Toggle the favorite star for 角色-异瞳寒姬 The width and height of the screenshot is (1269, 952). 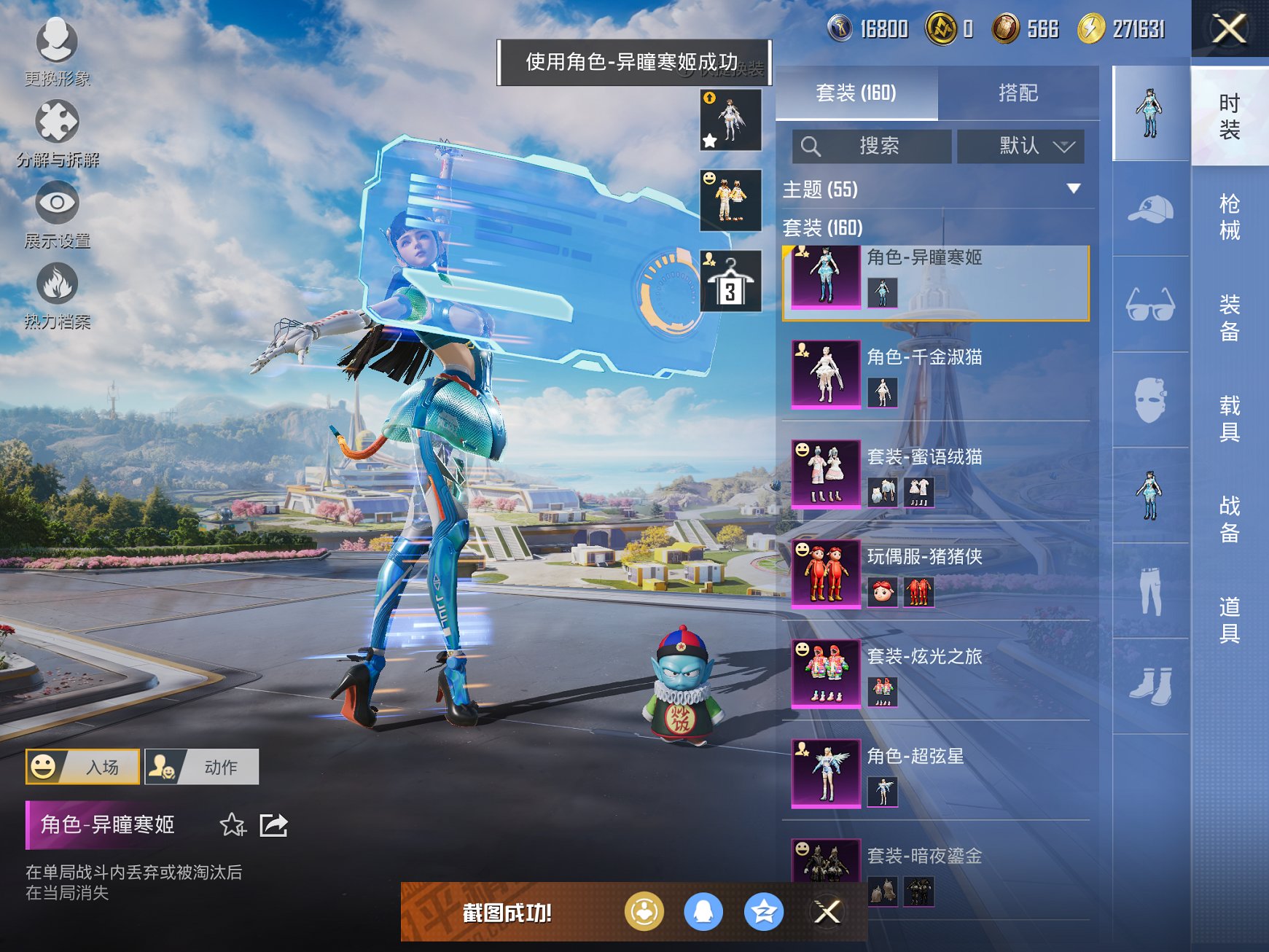click(232, 824)
